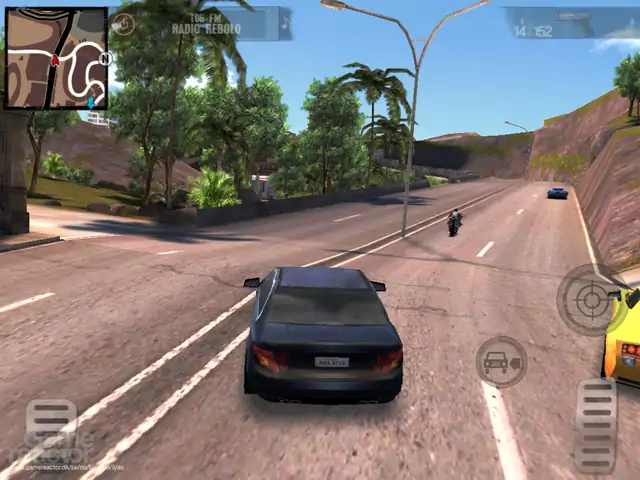The height and width of the screenshot is (480, 640).
Task: Open the minimap in the corner
Action: pos(56,58)
